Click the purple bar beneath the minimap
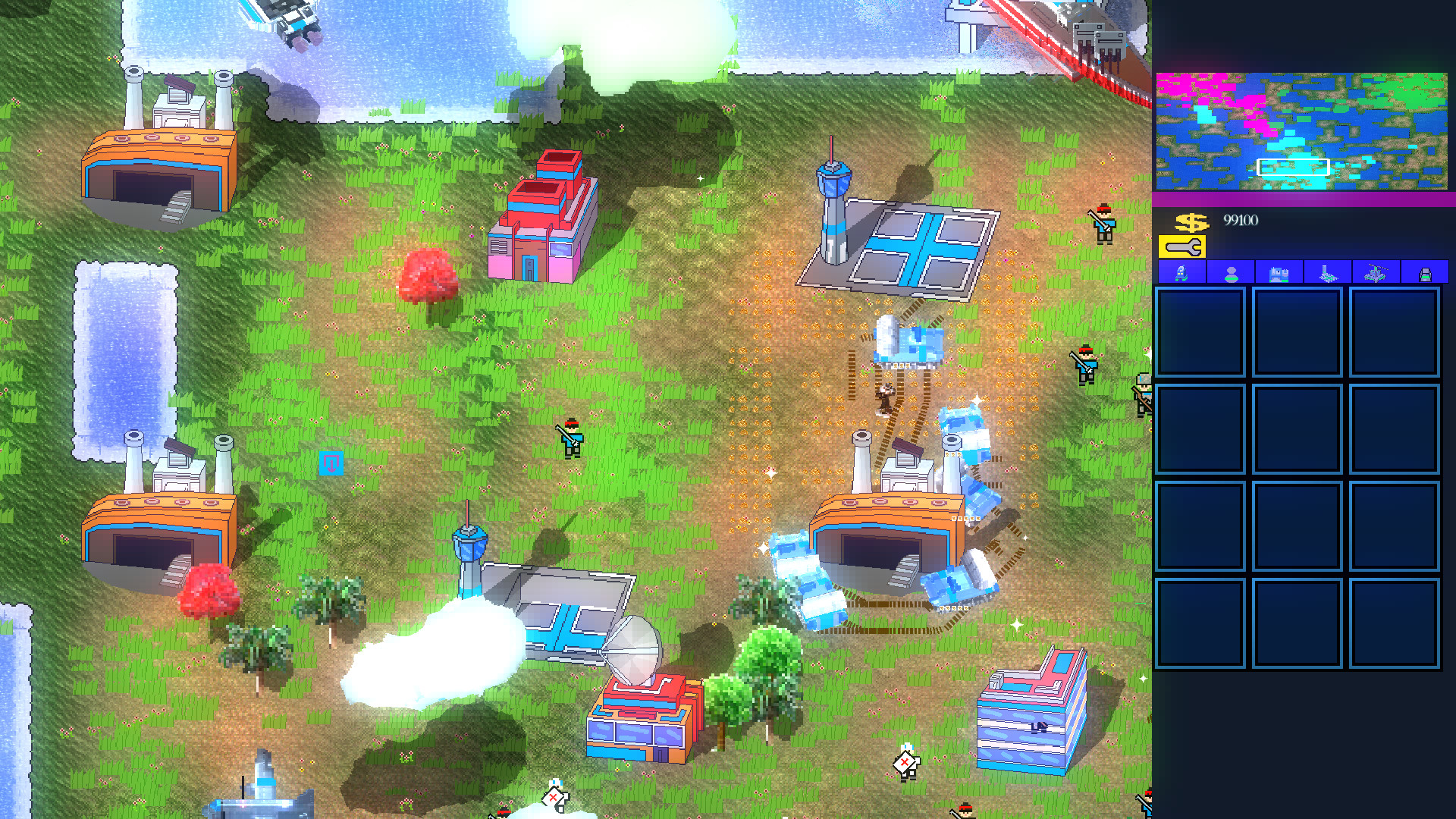 tap(1304, 197)
